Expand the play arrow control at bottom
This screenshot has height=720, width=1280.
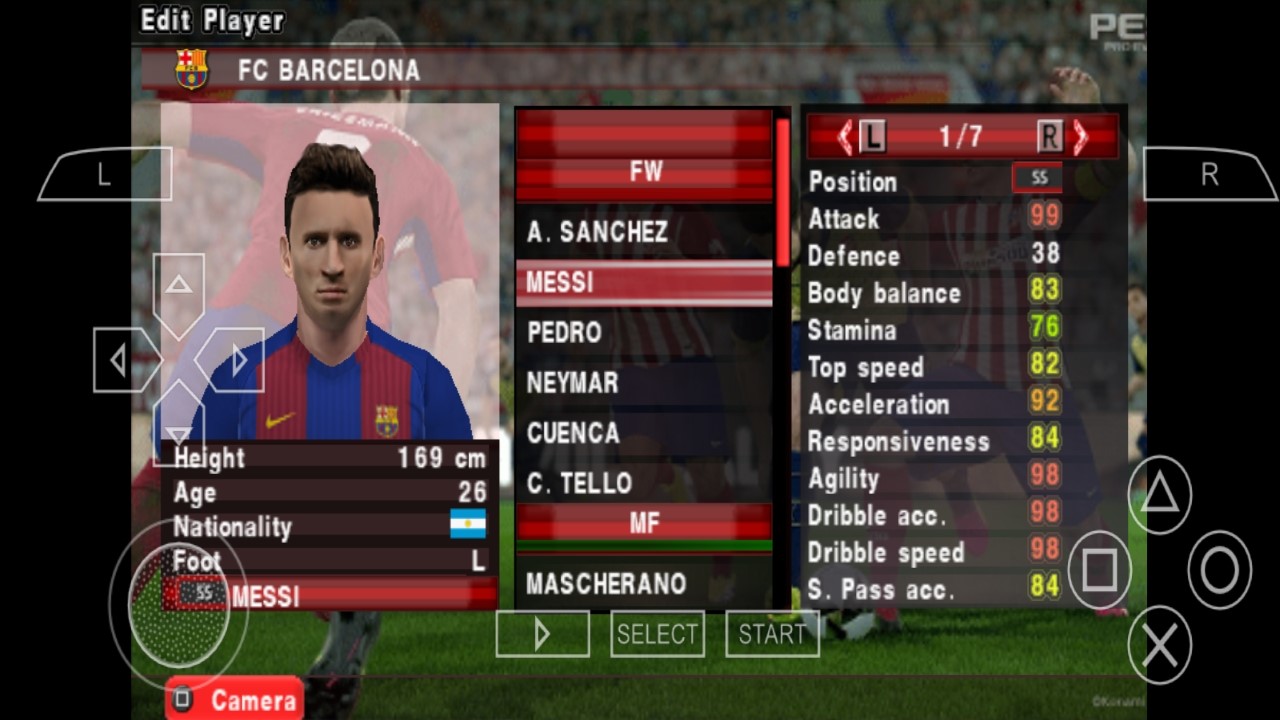pos(541,633)
